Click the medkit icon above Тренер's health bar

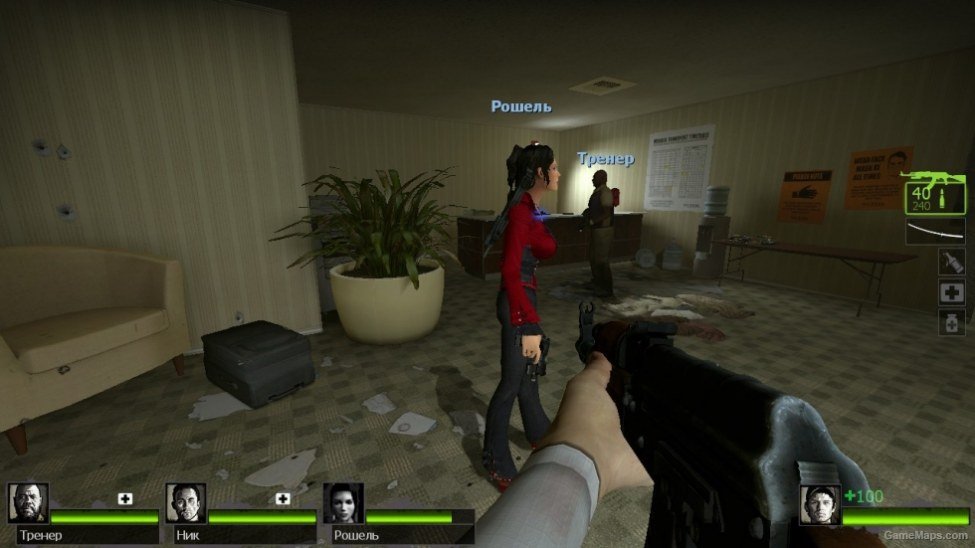click(125, 498)
